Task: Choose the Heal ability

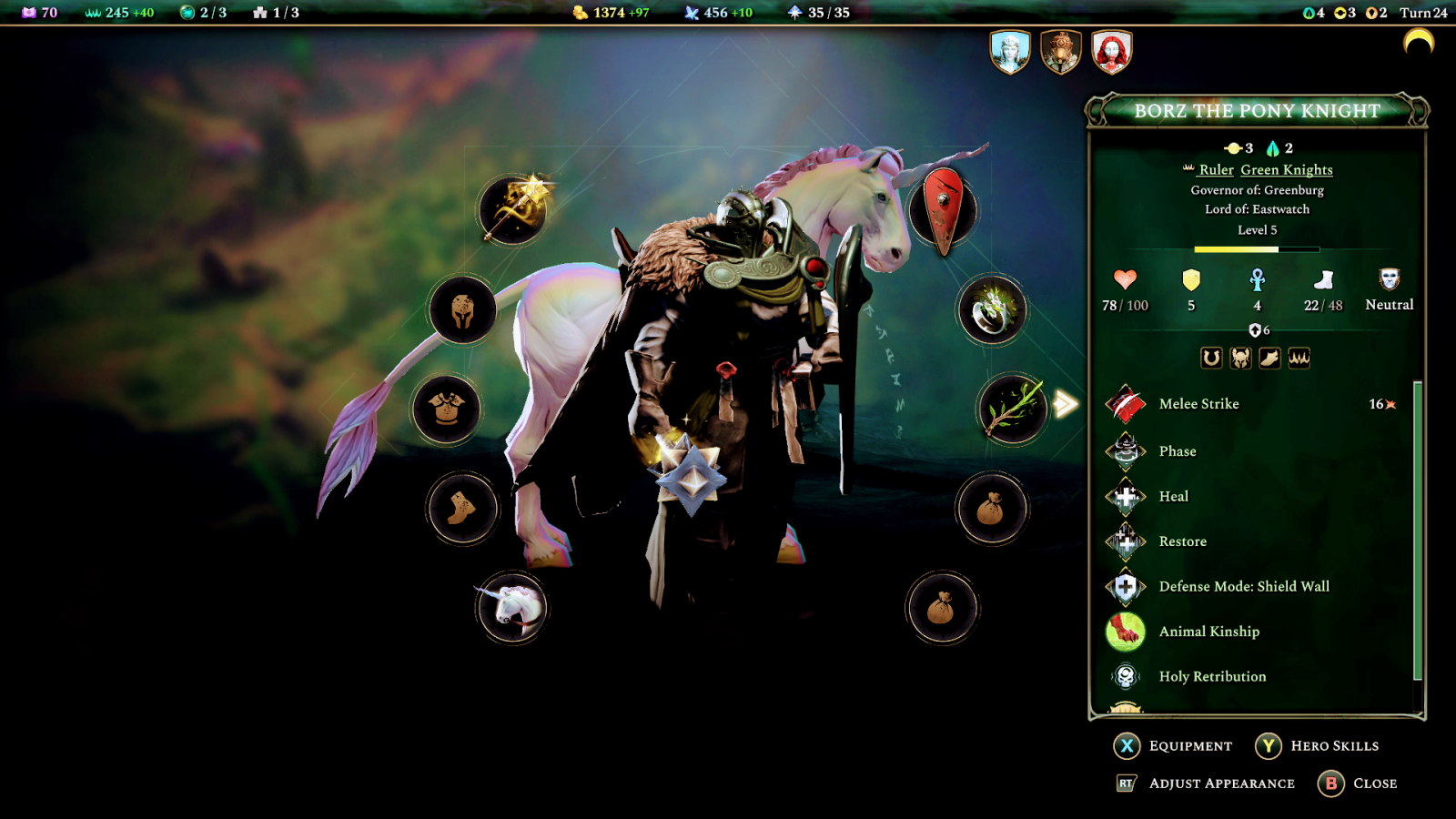Action: click(1173, 497)
